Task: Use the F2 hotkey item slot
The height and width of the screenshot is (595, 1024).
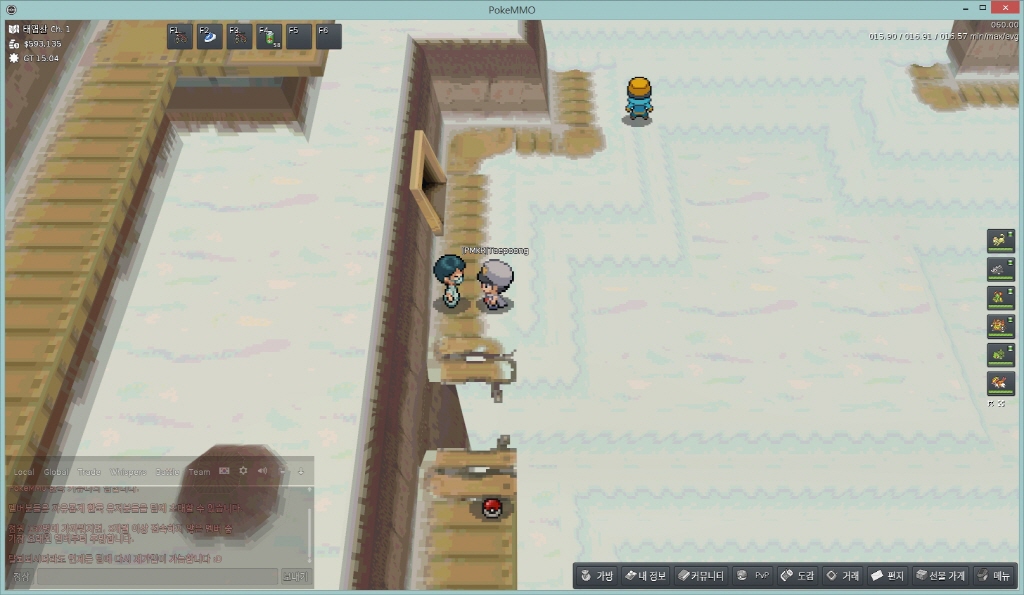Action: pyautogui.click(x=210, y=37)
